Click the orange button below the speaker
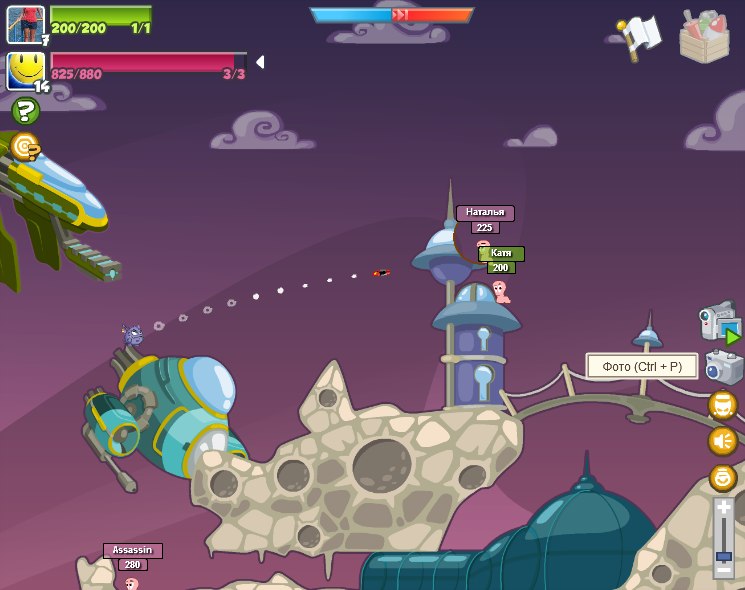This screenshot has height=590, width=745. click(722, 477)
